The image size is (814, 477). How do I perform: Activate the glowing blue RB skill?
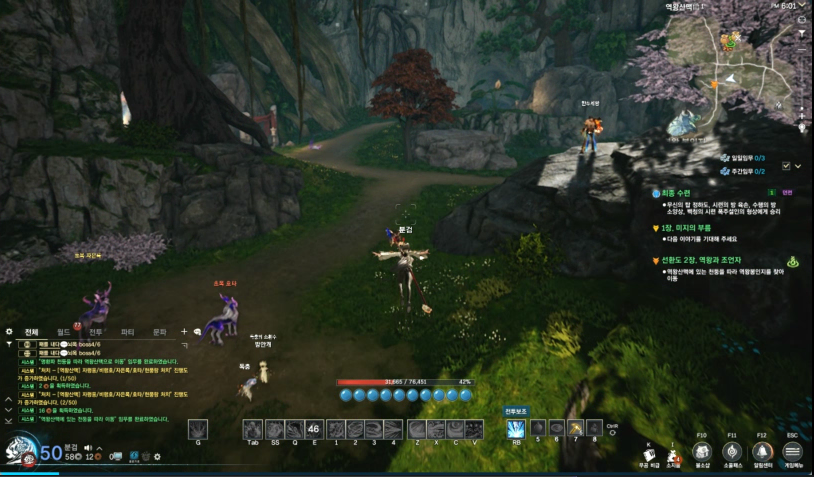516,430
